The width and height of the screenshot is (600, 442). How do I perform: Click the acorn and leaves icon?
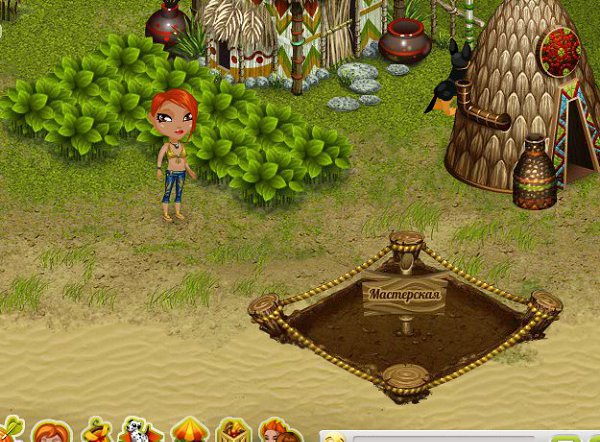[x=96, y=431]
